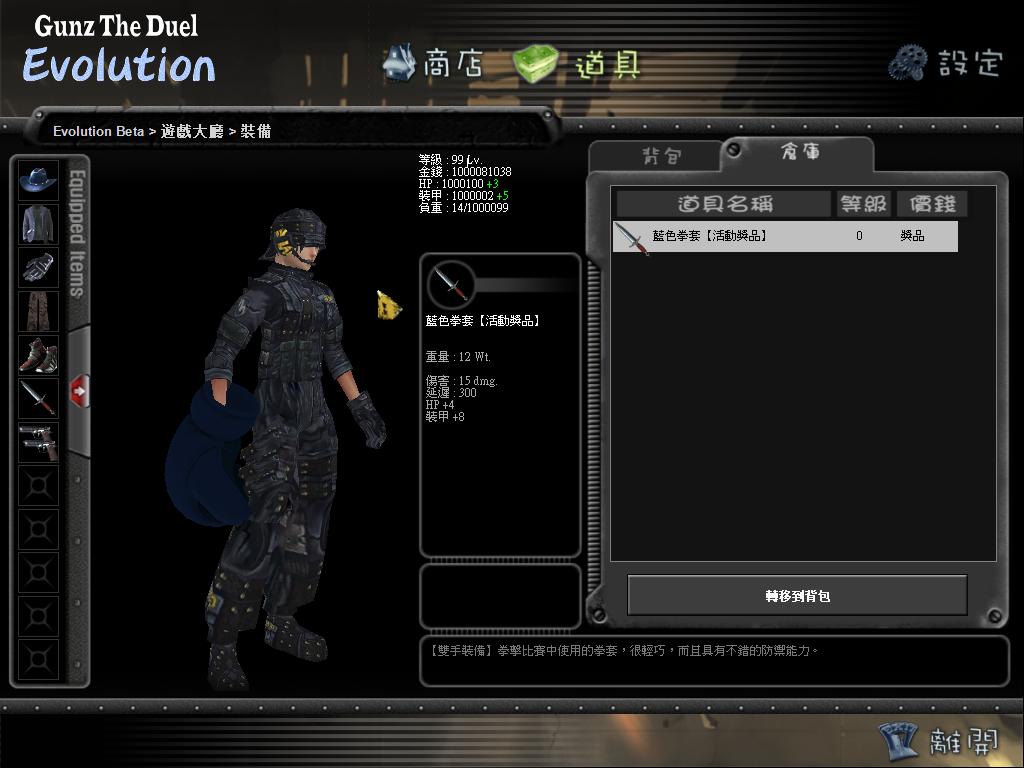Select the equipped gloves slot
This screenshot has height=768, width=1024.
(39, 267)
